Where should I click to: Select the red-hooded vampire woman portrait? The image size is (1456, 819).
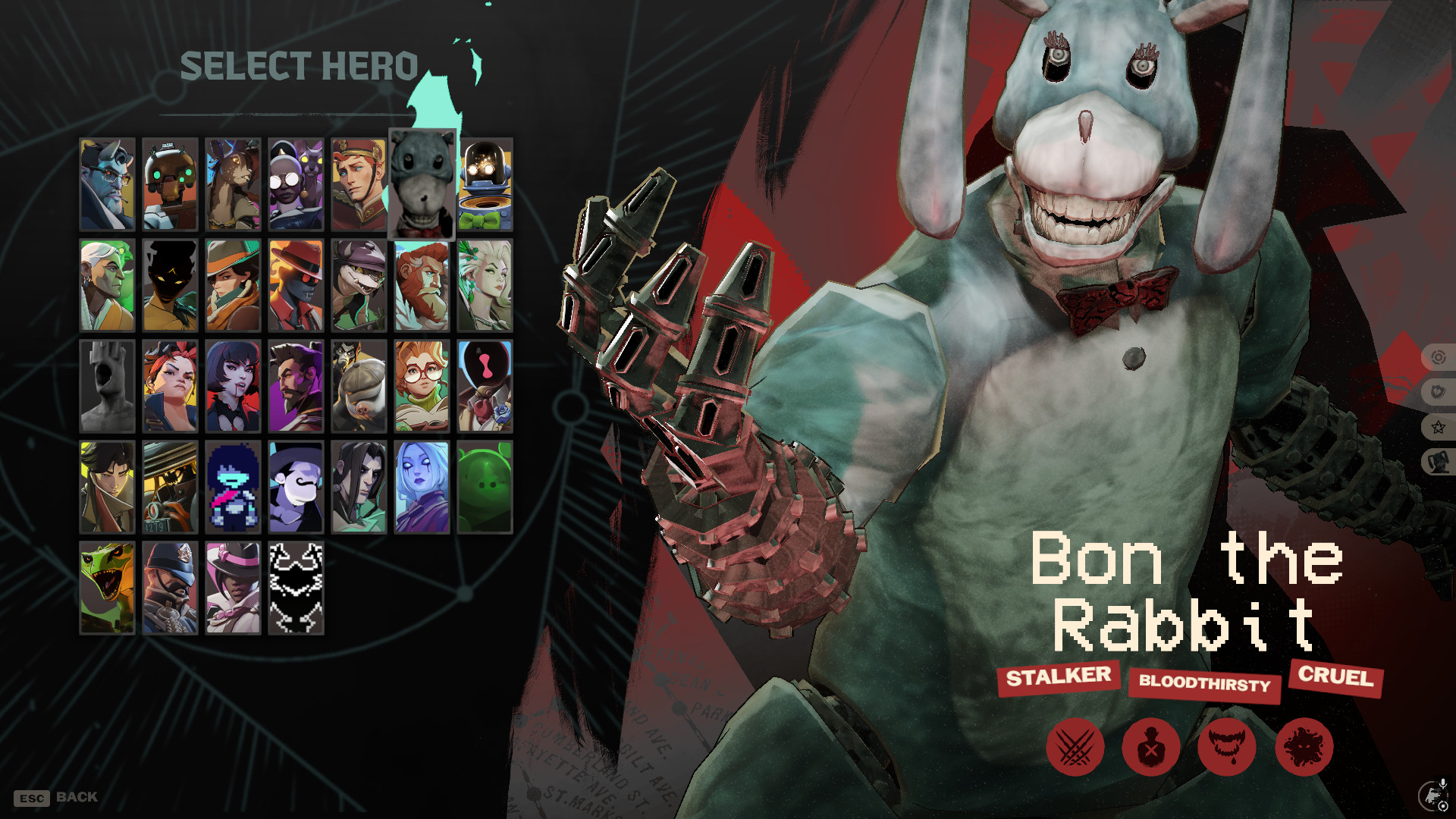point(232,387)
